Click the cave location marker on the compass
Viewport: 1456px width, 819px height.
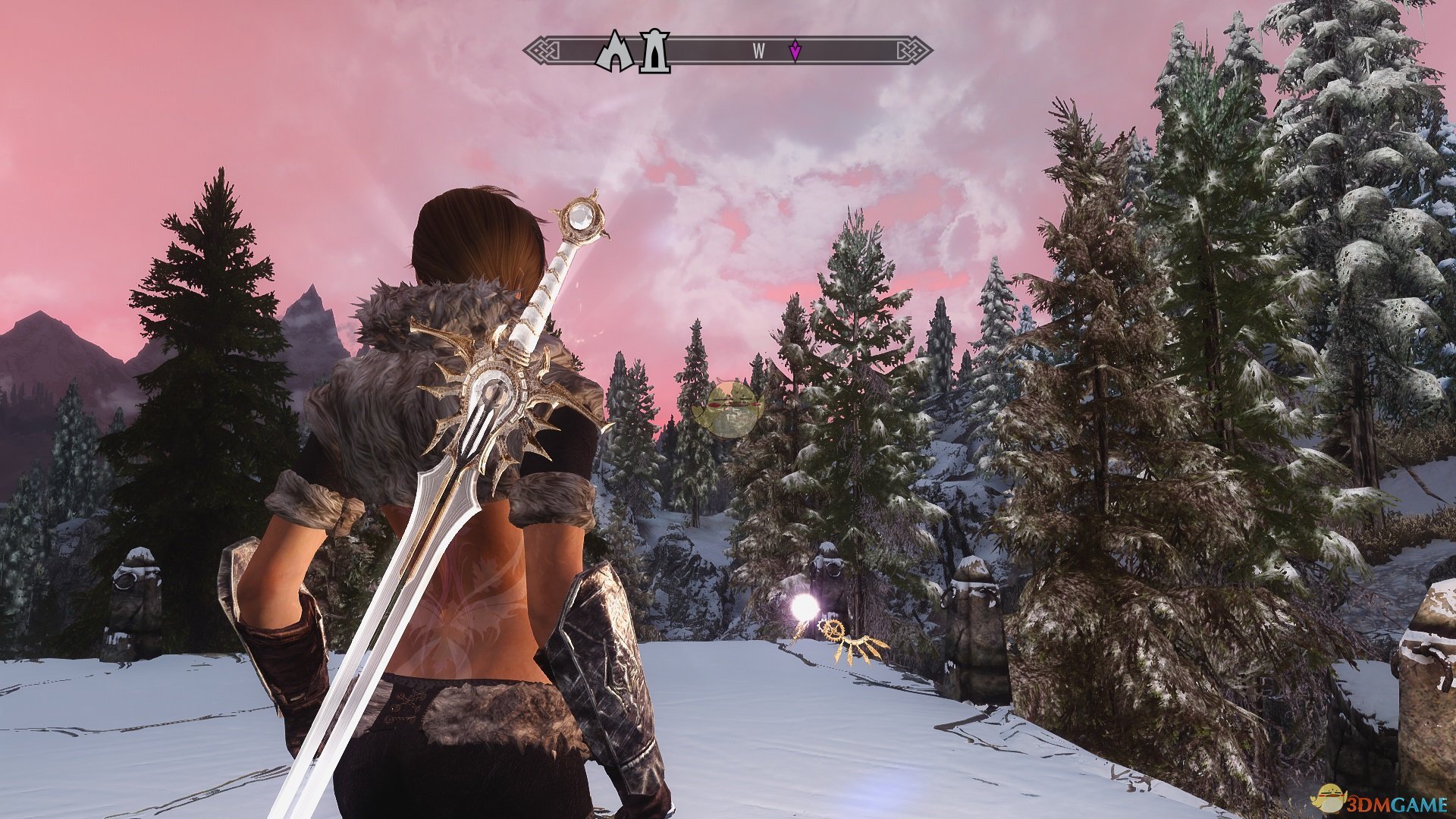pos(616,52)
